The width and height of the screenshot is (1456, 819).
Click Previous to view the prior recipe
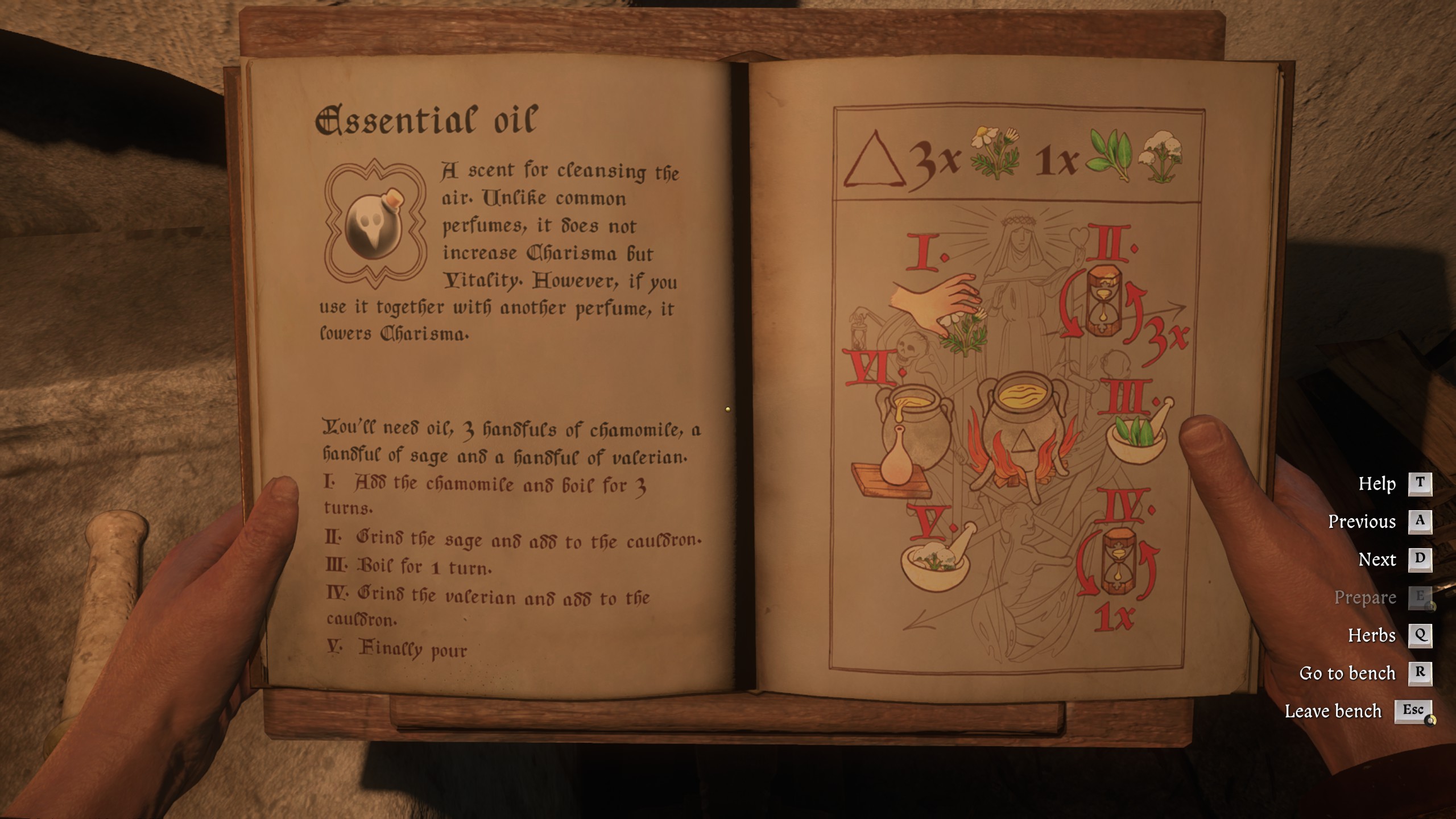pyautogui.click(x=1421, y=522)
